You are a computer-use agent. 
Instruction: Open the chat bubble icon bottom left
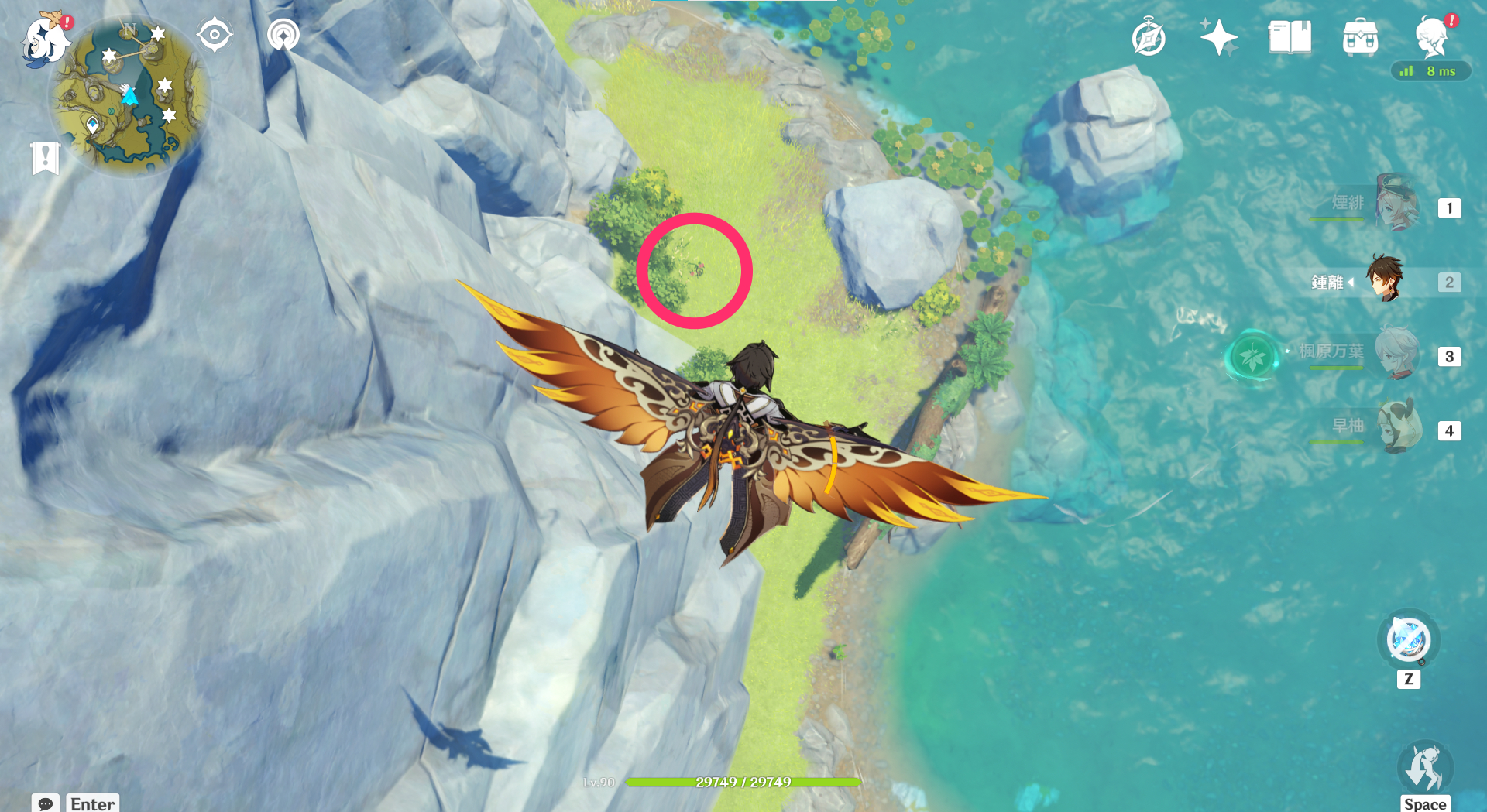pyautogui.click(x=47, y=803)
